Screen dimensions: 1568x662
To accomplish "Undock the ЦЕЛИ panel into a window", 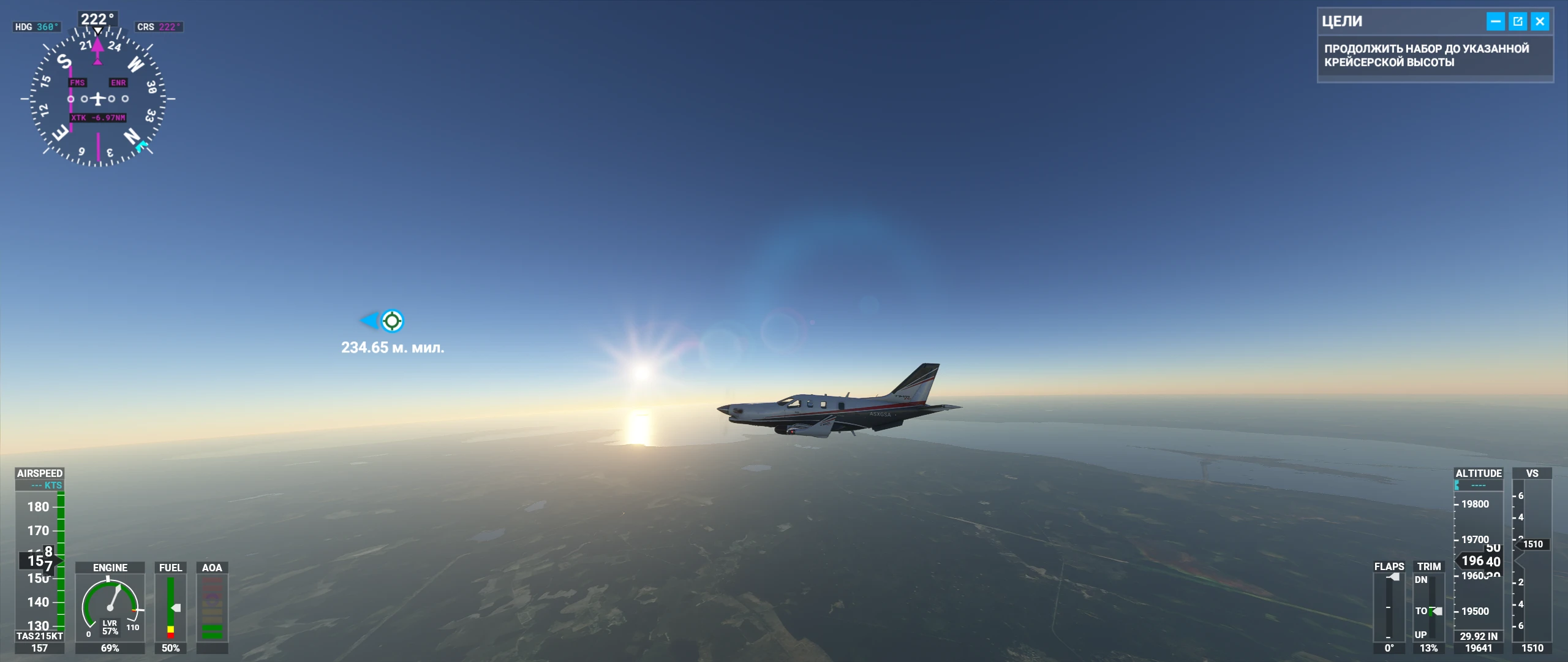I will (1517, 21).
